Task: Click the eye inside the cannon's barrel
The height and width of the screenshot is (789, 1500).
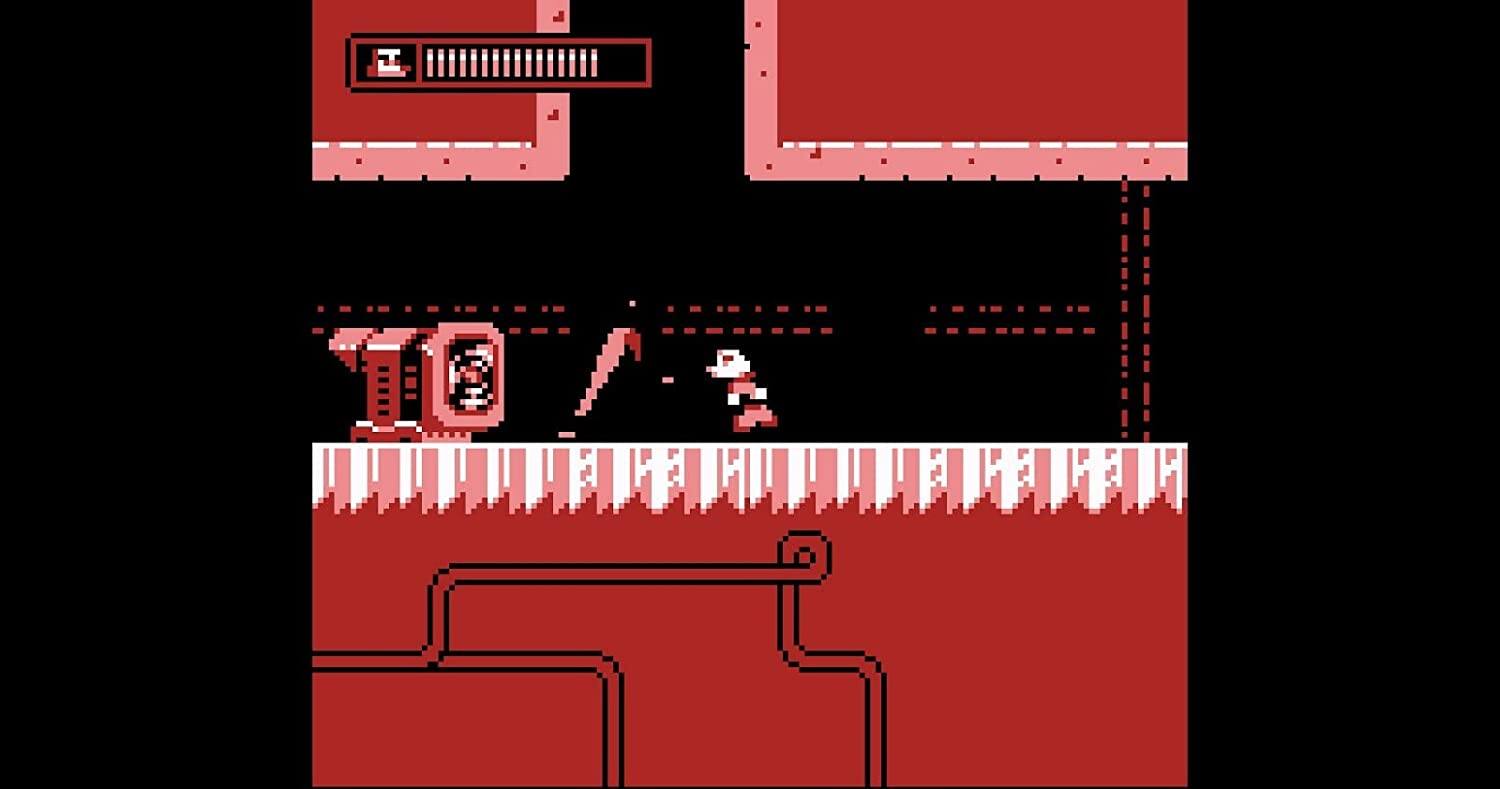Action: click(x=468, y=375)
